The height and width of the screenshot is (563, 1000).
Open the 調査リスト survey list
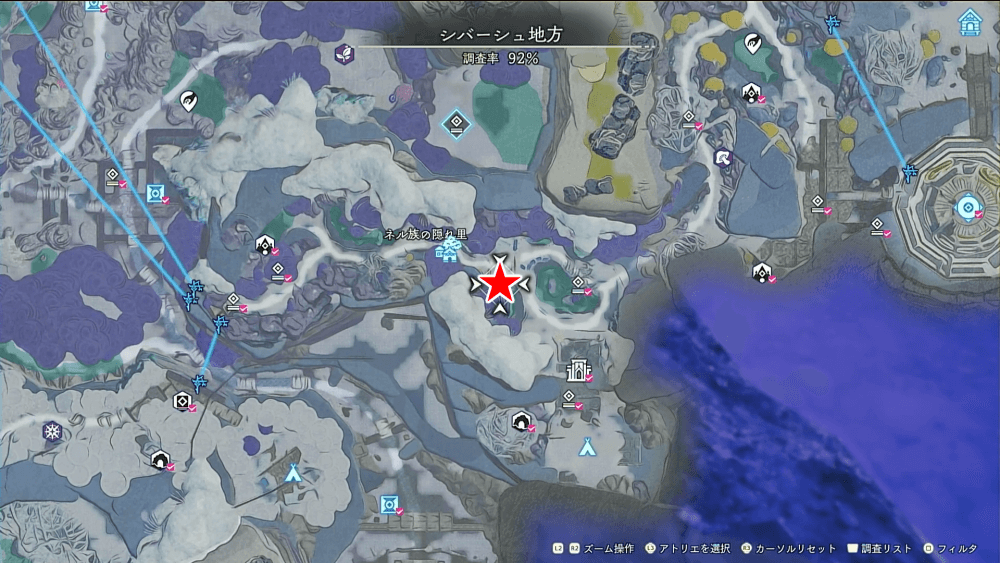[880, 549]
